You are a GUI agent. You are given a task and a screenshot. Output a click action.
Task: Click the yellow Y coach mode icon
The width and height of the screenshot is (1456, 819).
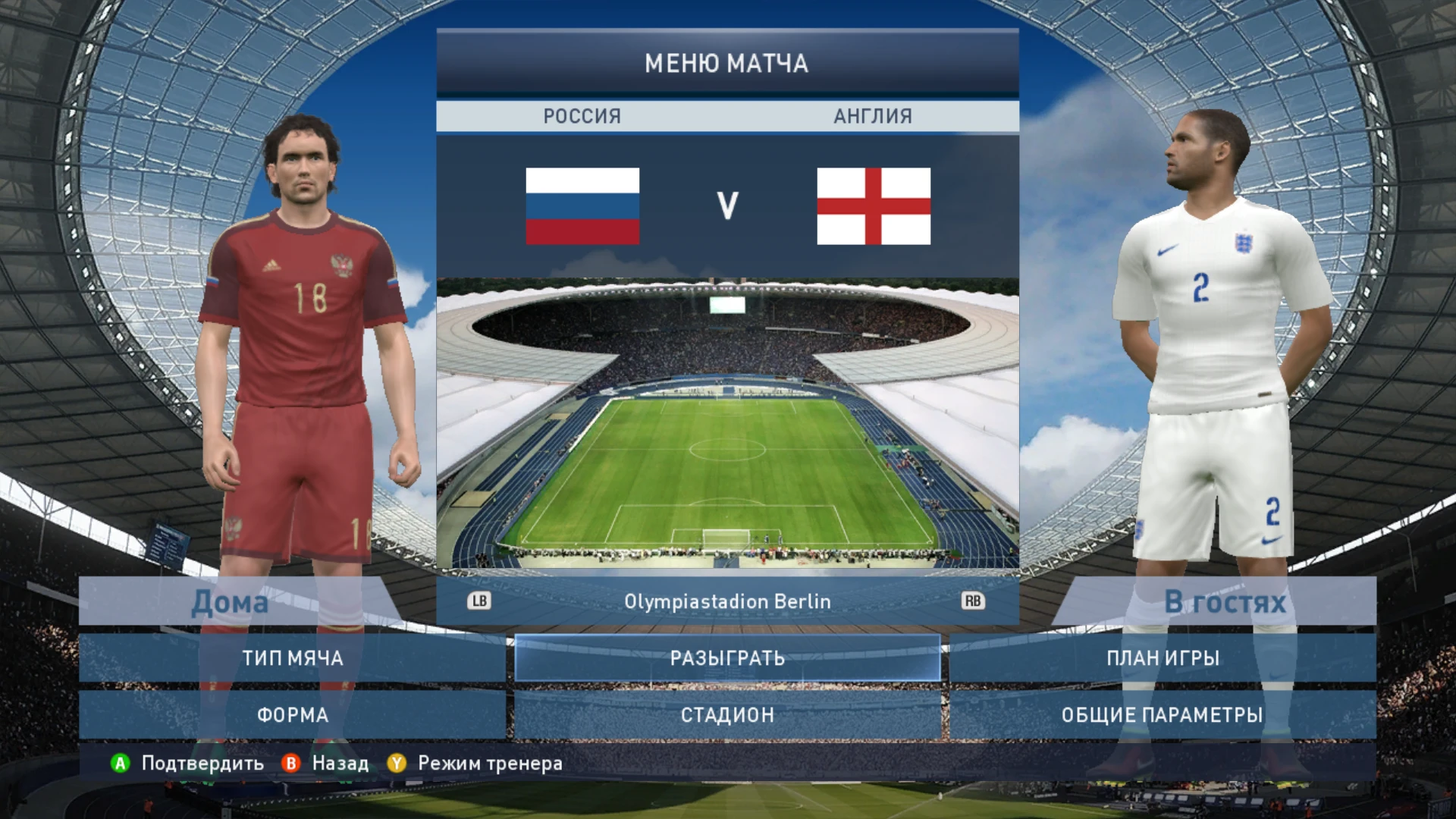397,764
